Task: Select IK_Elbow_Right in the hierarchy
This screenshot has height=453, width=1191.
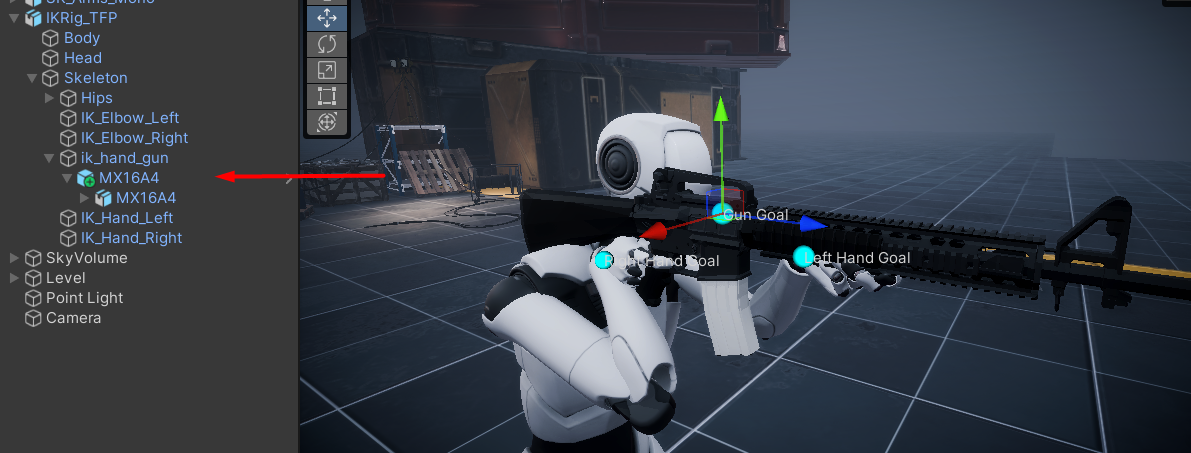Action: (x=134, y=138)
